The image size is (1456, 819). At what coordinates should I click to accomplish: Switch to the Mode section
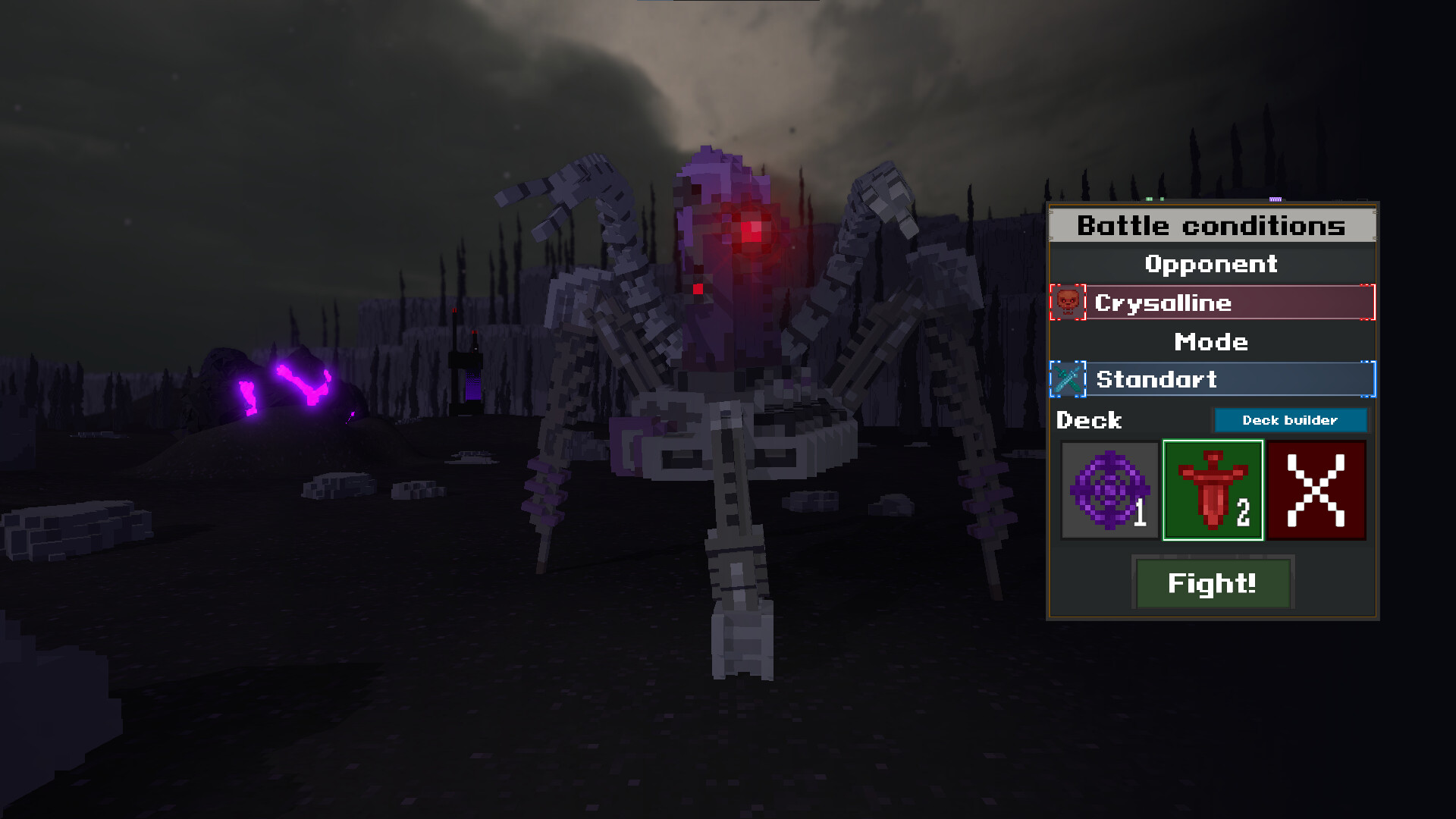[x=1211, y=341]
